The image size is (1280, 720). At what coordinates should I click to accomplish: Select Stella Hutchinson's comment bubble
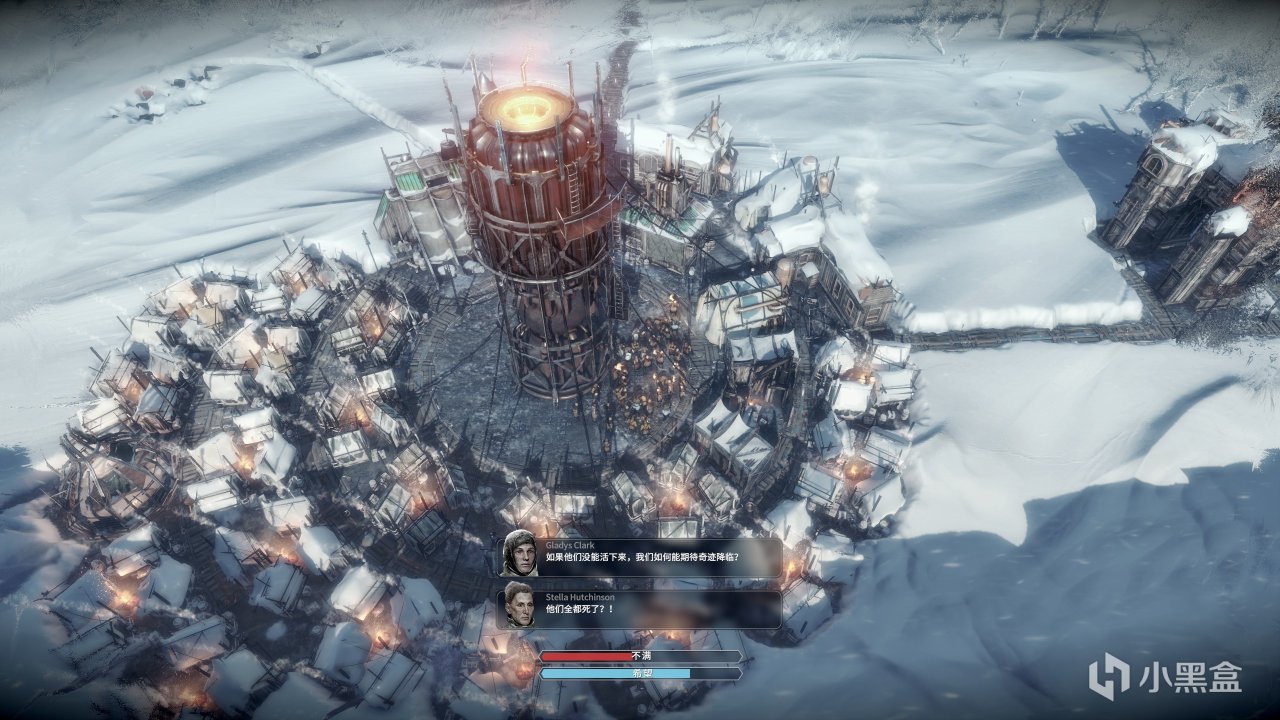tap(640, 608)
